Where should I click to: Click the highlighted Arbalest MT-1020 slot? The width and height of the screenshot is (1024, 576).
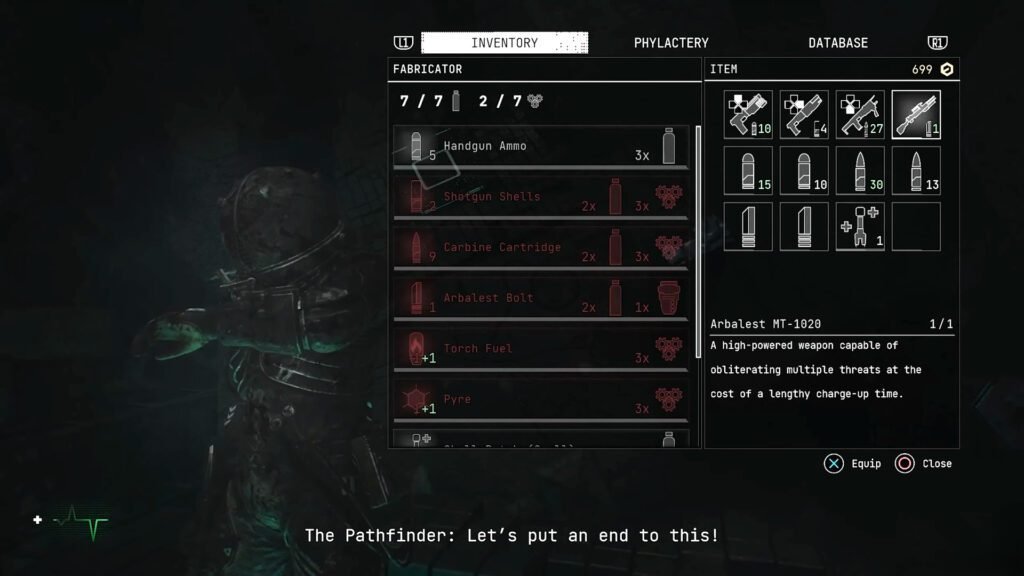coord(916,115)
